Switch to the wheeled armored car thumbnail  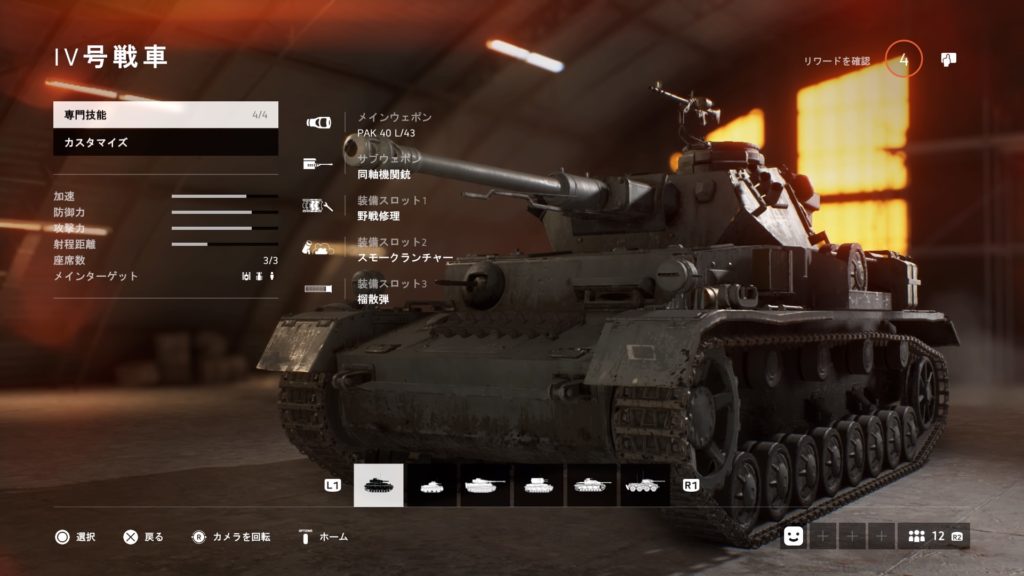click(645, 485)
